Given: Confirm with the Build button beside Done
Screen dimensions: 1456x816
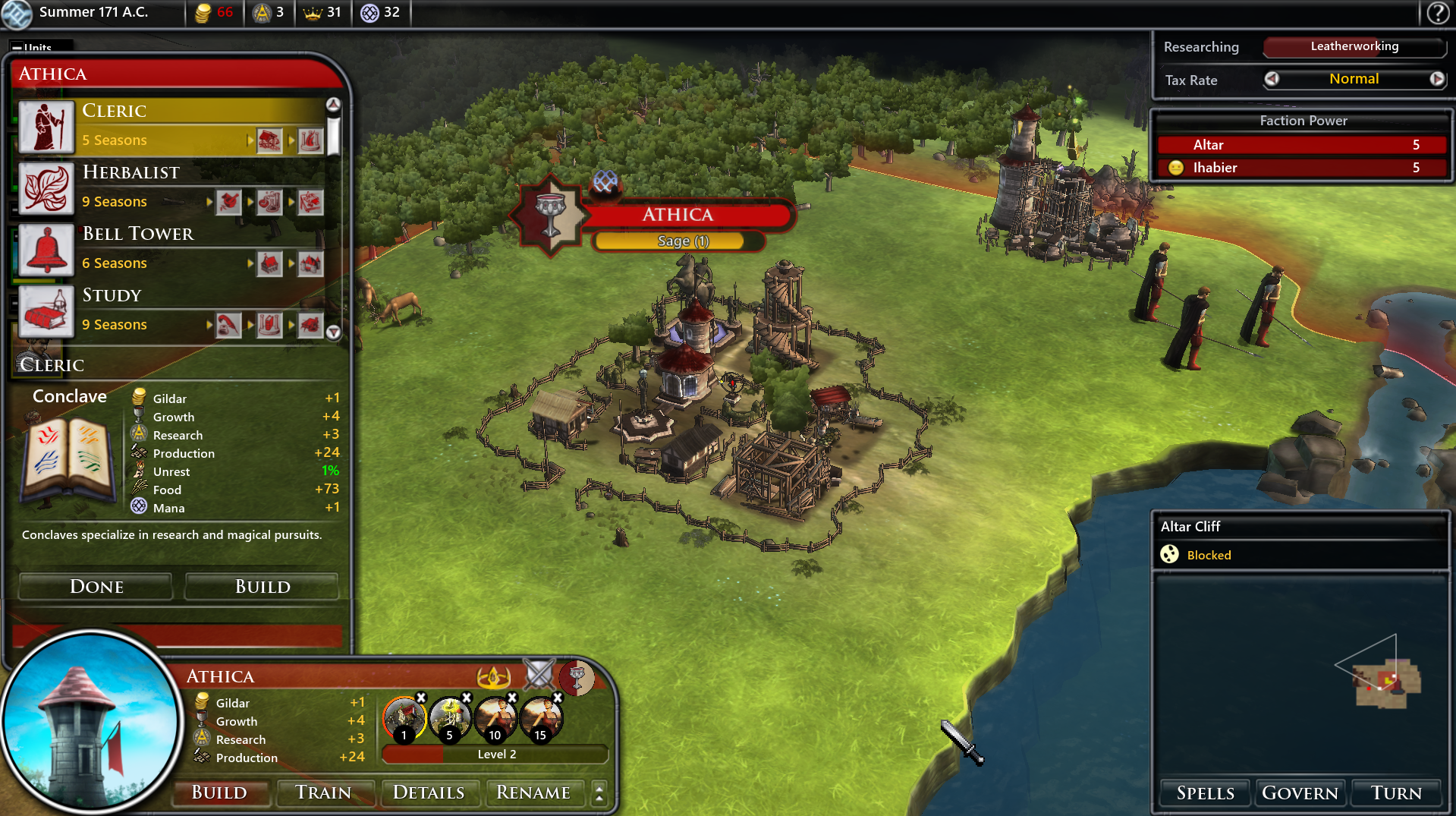Looking at the screenshot, I should 263,587.
